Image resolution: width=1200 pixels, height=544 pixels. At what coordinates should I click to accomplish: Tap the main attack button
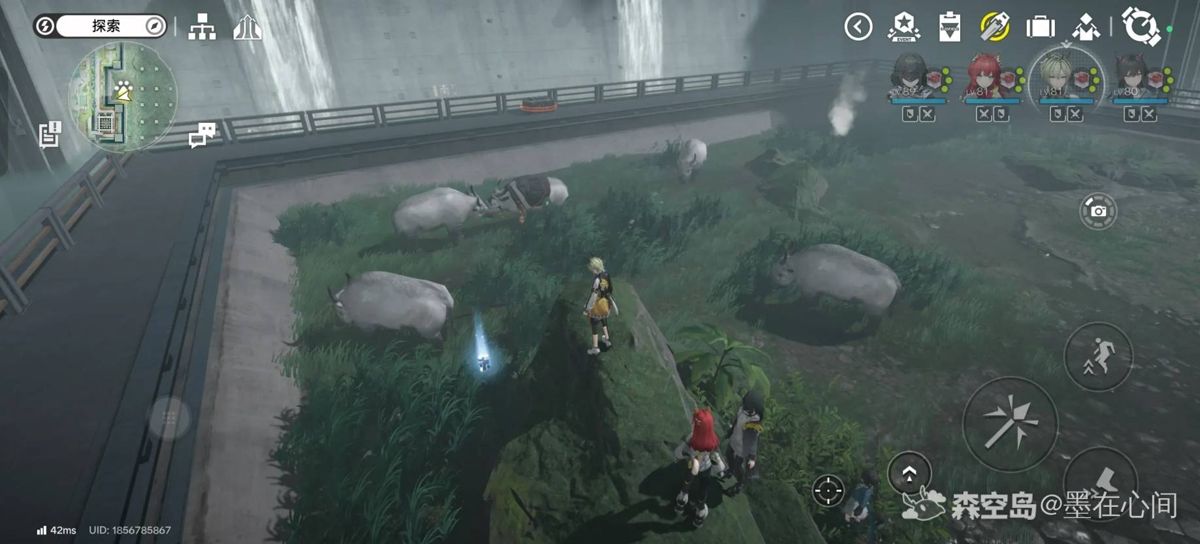point(1009,423)
